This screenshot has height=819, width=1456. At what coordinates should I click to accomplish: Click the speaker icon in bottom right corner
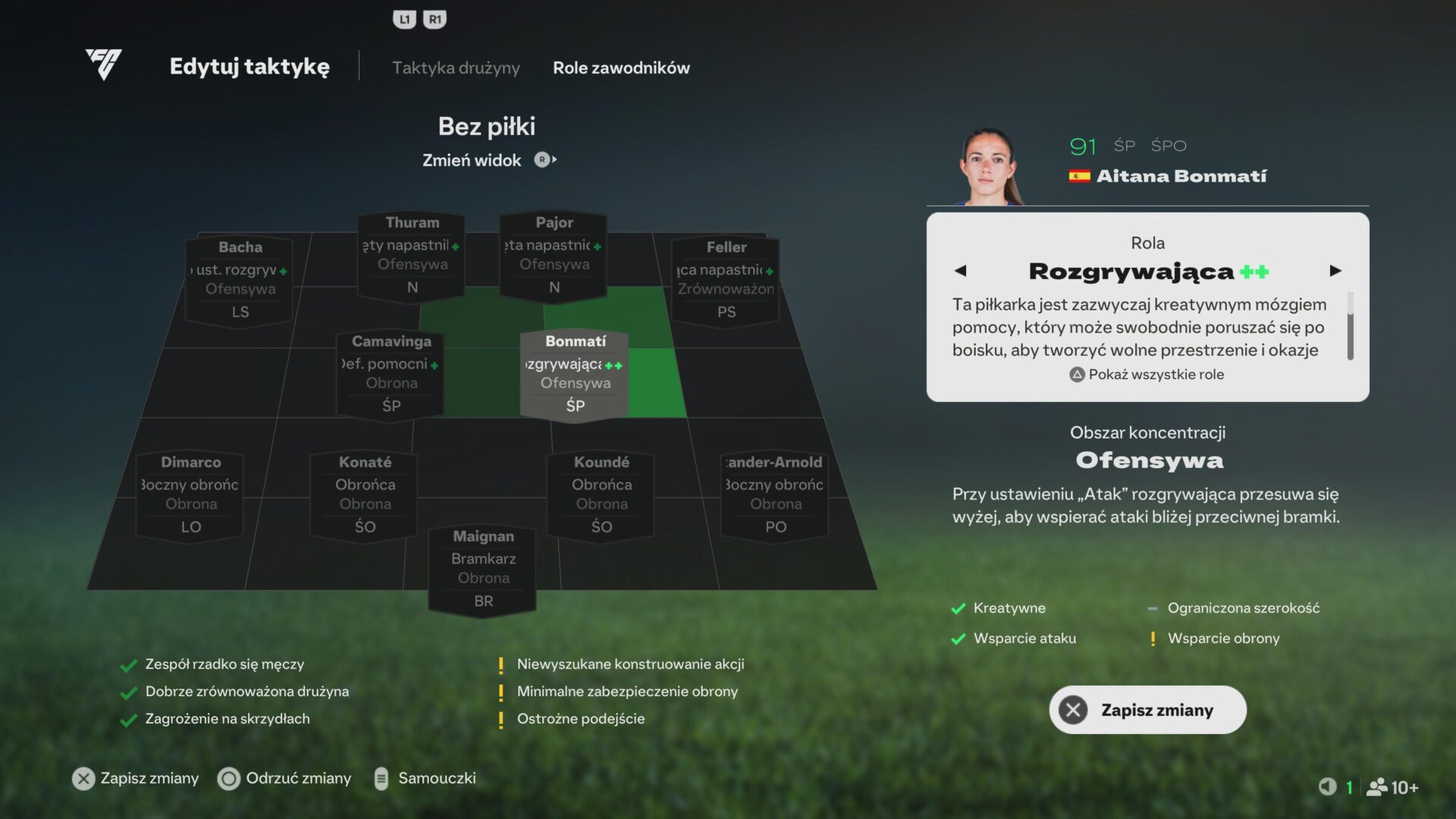click(x=1326, y=786)
